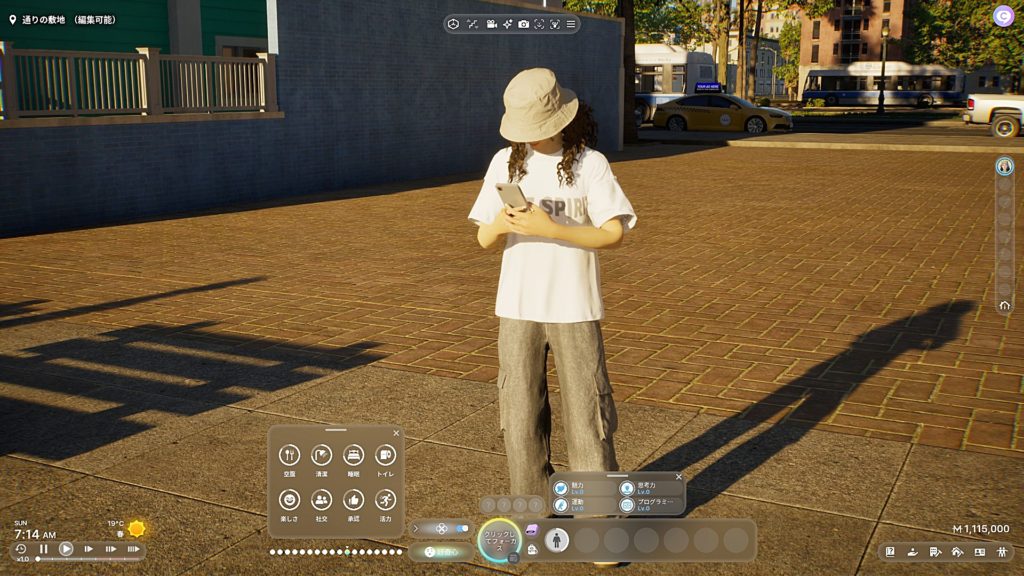This screenshot has height=576, width=1024.
Task: Select the 楽しさ fun need icon
Action: [x=290, y=499]
